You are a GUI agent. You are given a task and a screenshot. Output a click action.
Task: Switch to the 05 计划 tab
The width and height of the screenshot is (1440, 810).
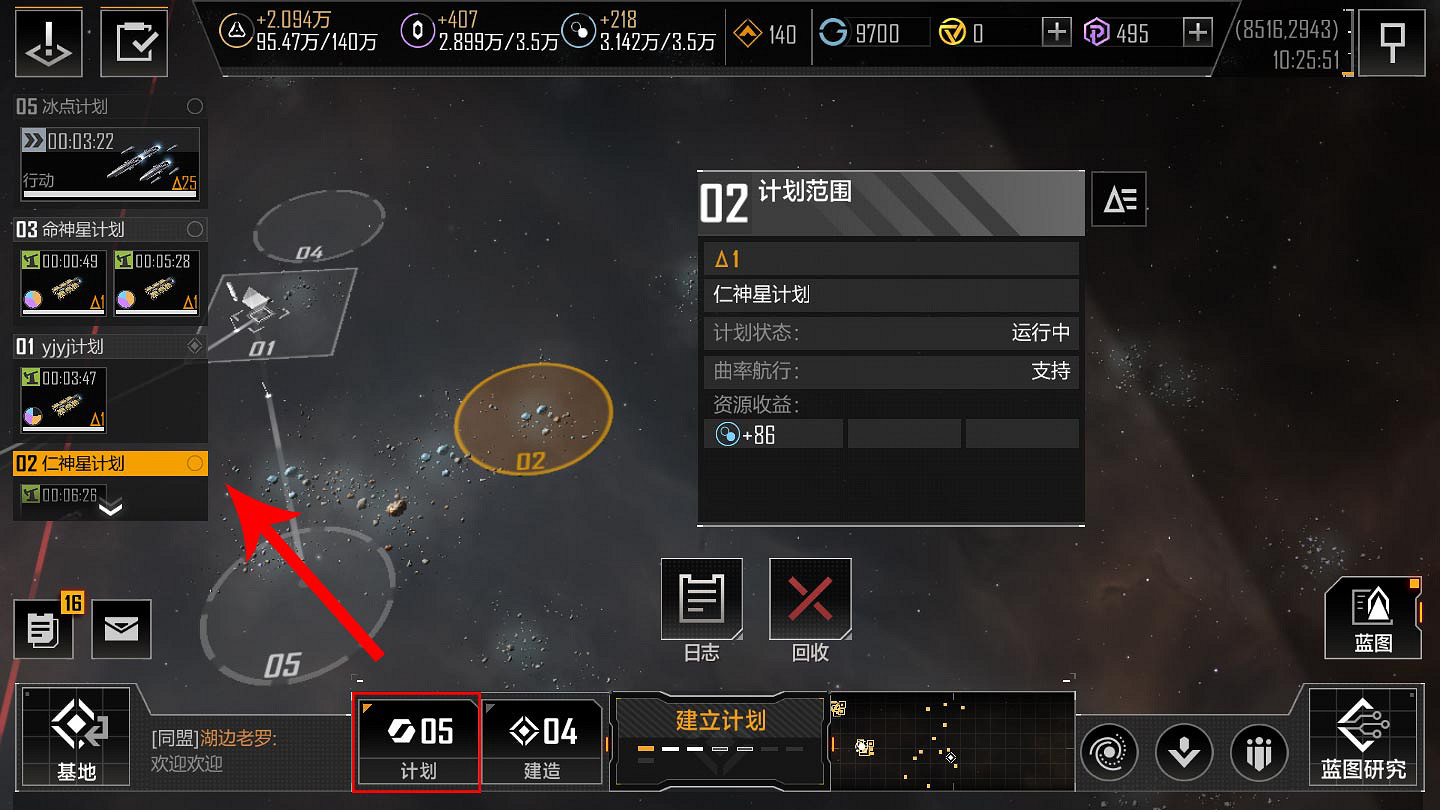pos(417,740)
